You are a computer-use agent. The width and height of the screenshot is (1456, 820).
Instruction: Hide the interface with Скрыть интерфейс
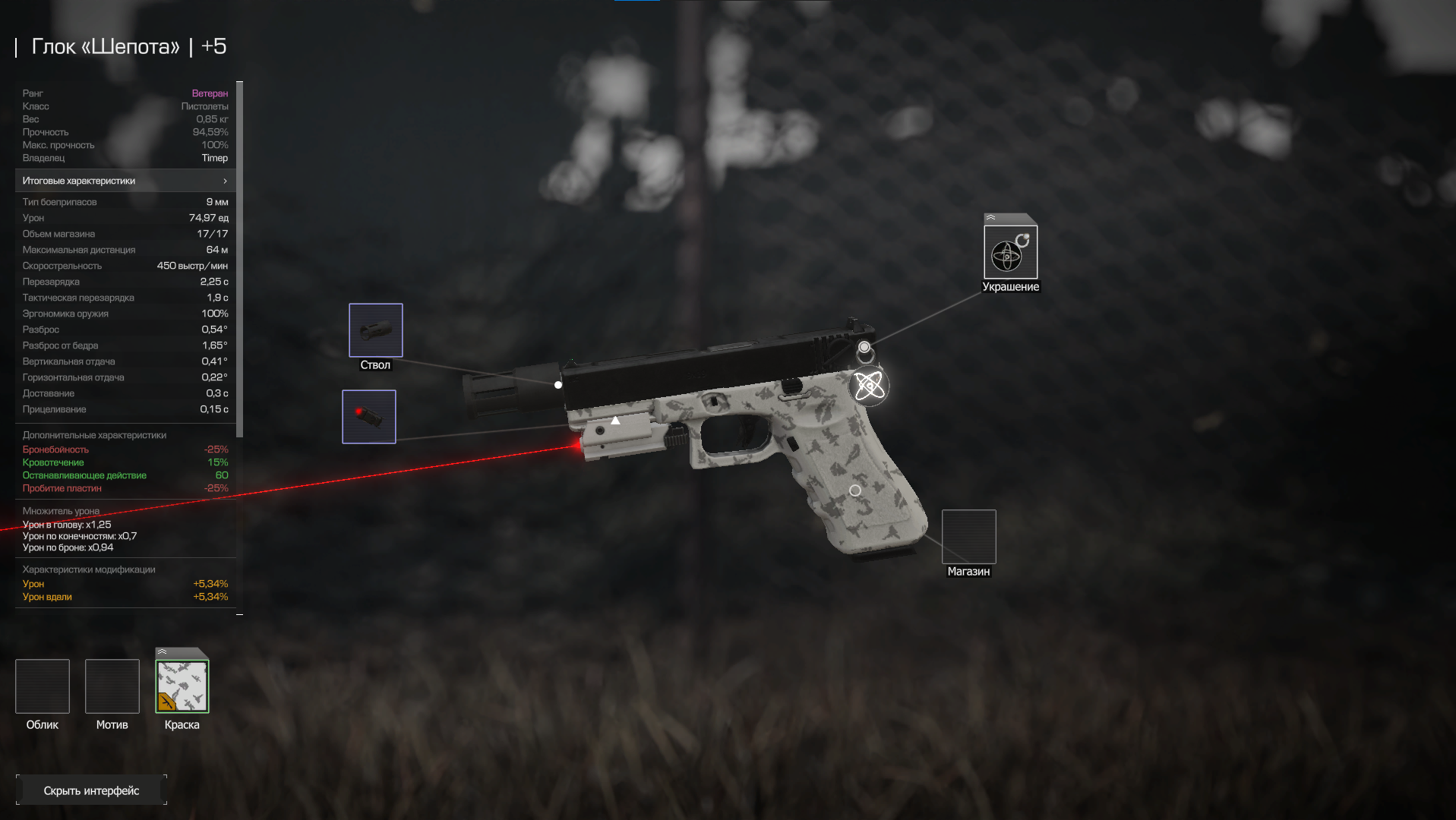pos(91,790)
